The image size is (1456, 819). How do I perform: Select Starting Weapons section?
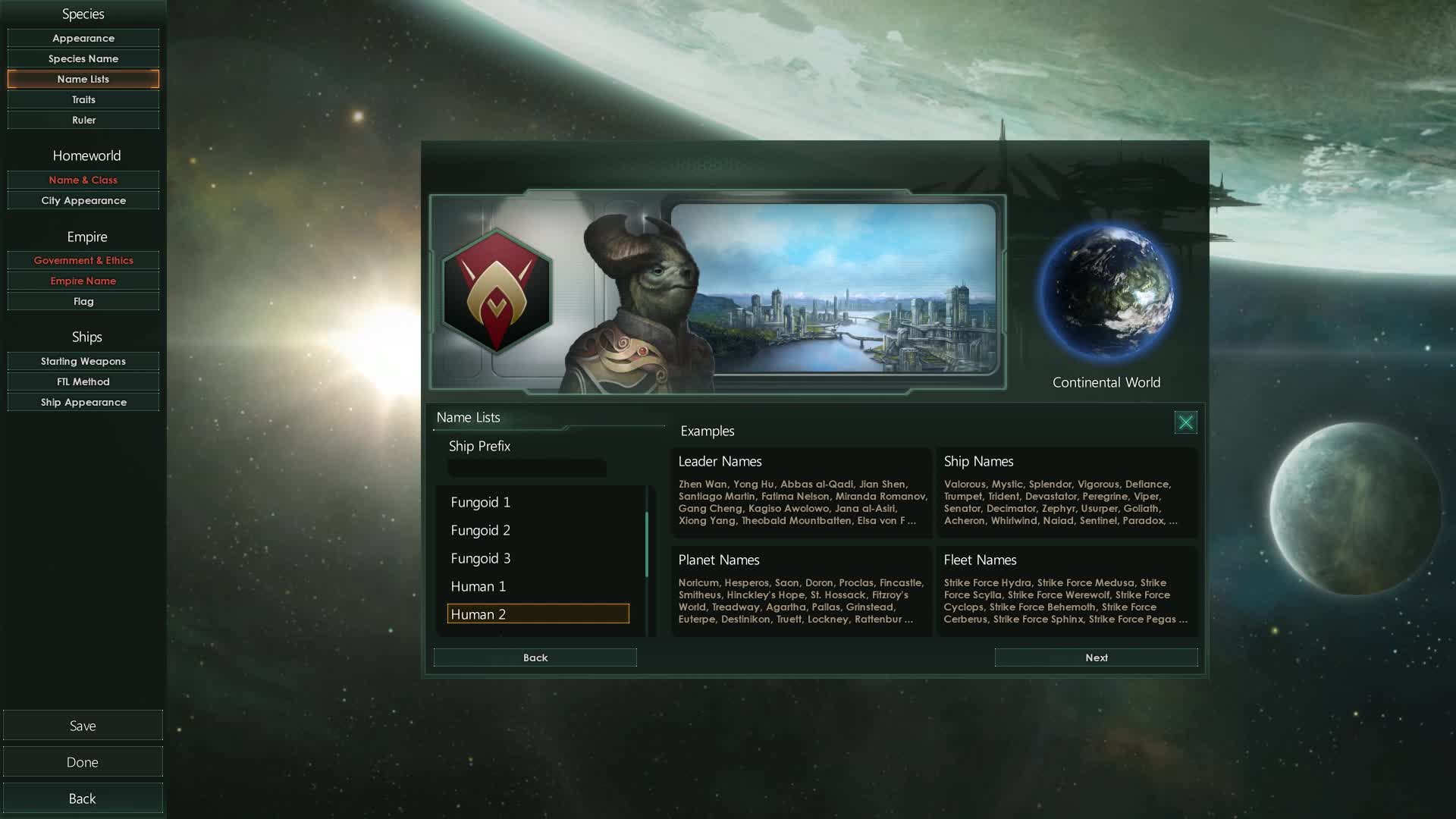[x=83, y=361]
